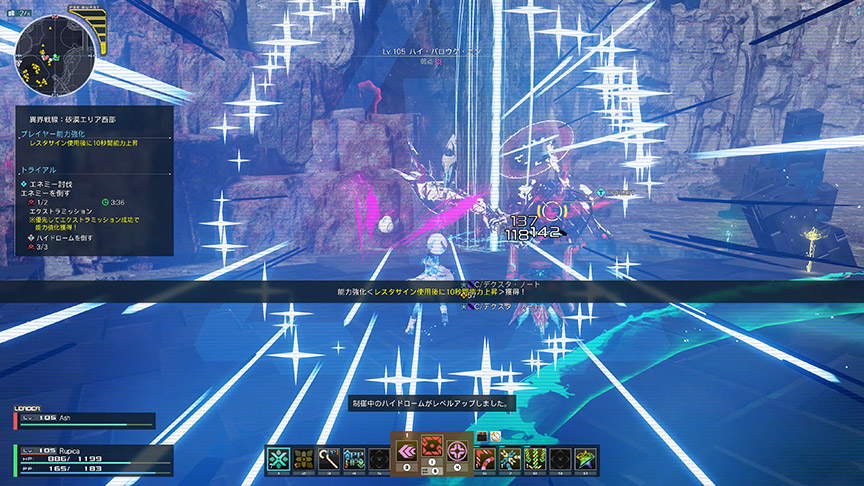Select party leader Ash's status panel
This screenshot has width=864, height=486.
pos(85,420)
